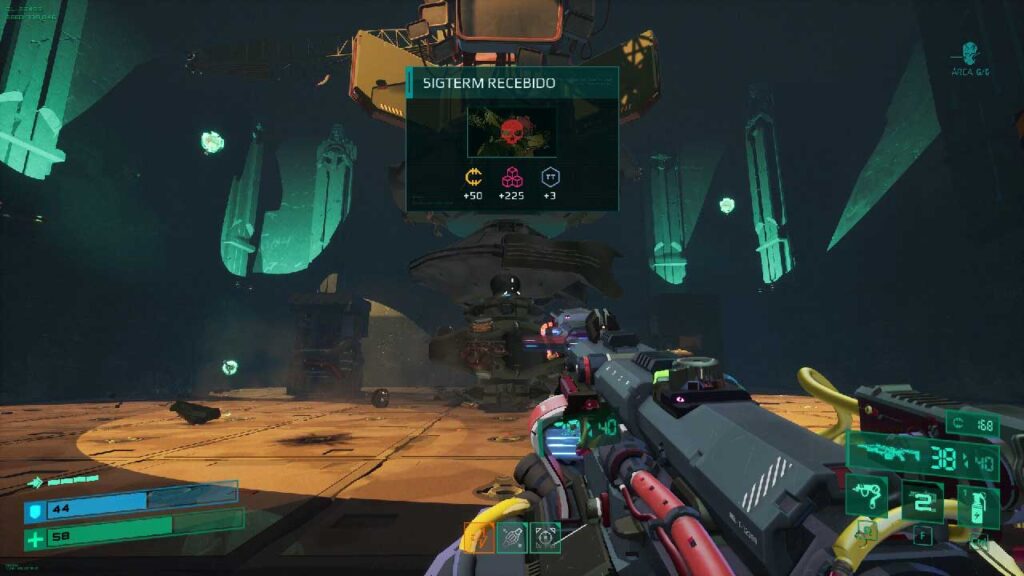Open the area progress skull tracker

coord(968,54)
